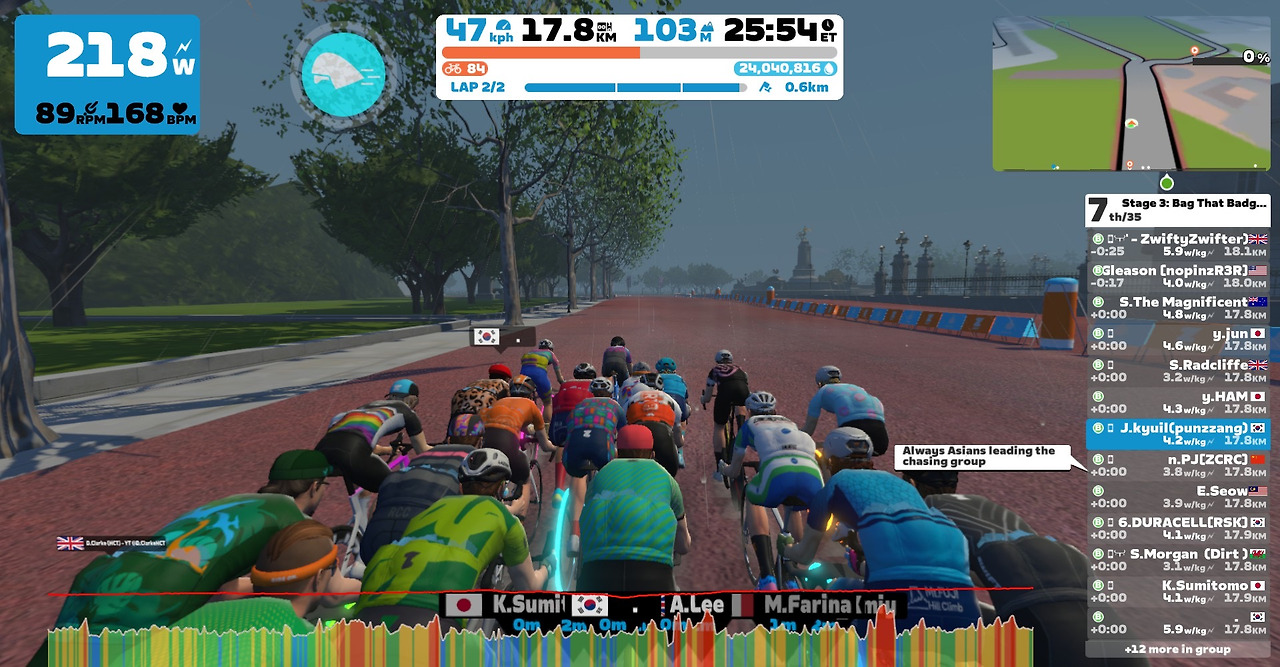Open the Stage 3 event position header
Image resolution: width=1280 pixels, height=667 pixels.
1178,210
